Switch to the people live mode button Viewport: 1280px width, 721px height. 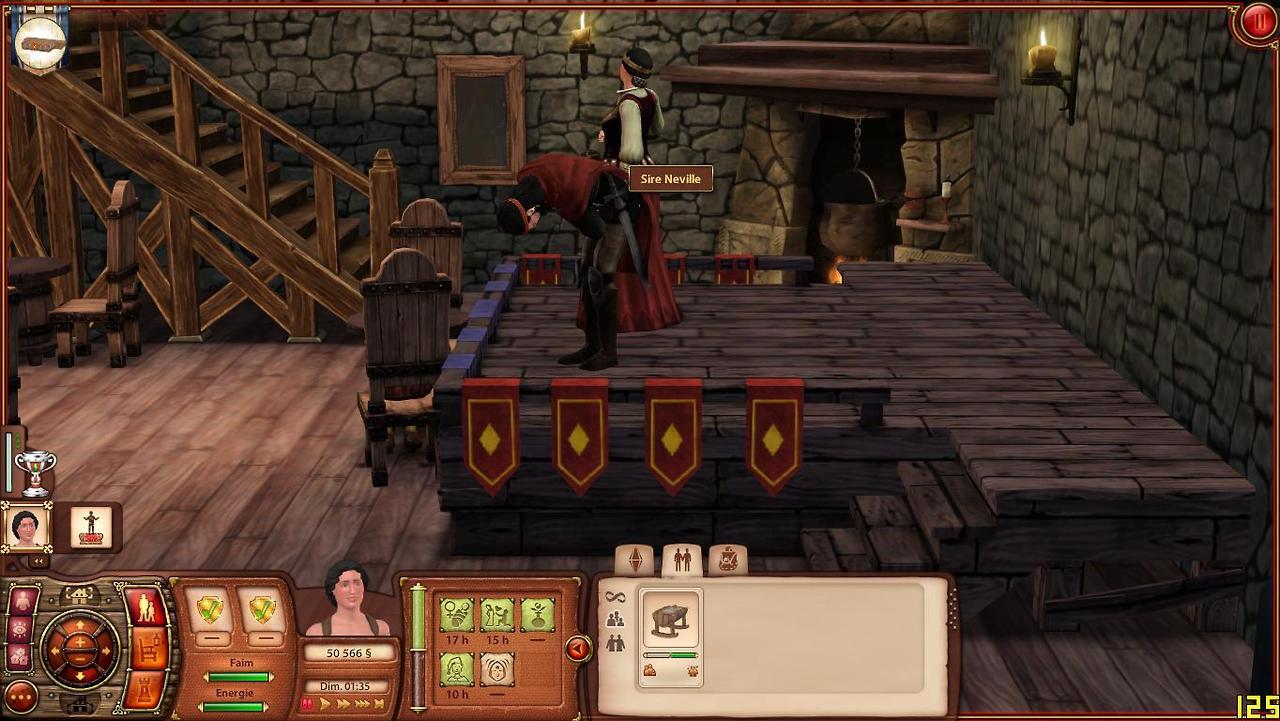[146, 608]
